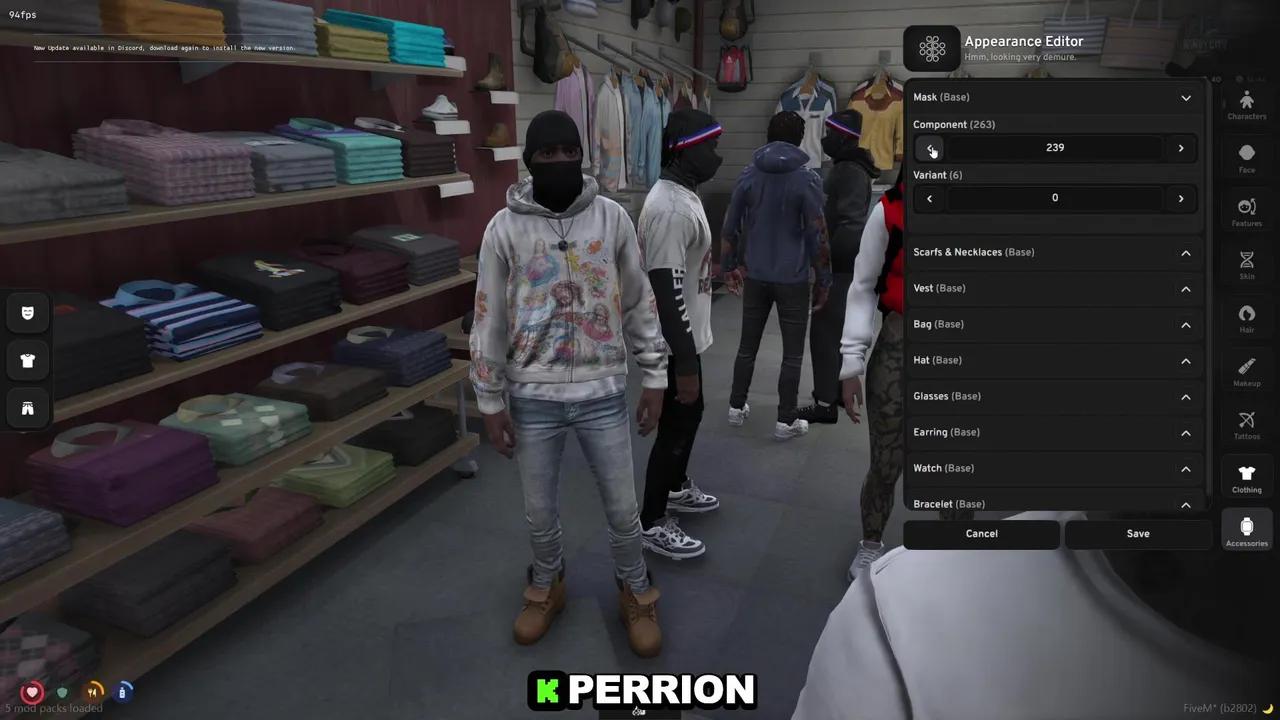Screen dimensions: 1280x720
Task: Select the pants icon on the left
Action: click(x=27, y=408)
